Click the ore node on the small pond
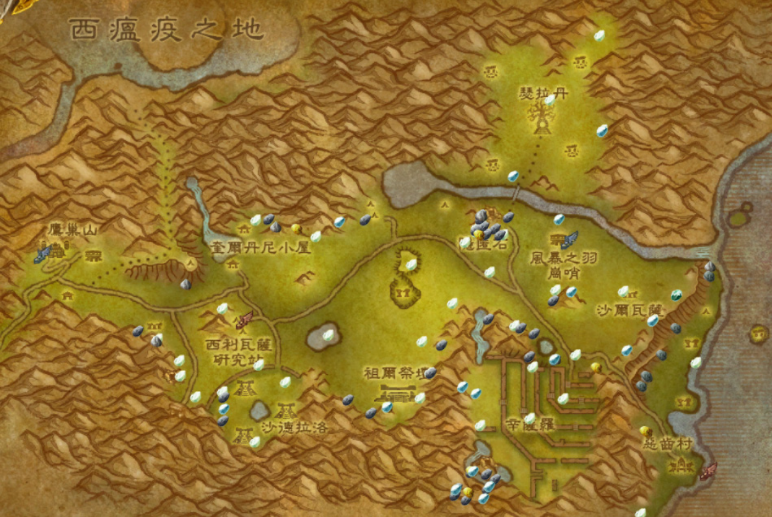772x517 pixels. point(327,335)
